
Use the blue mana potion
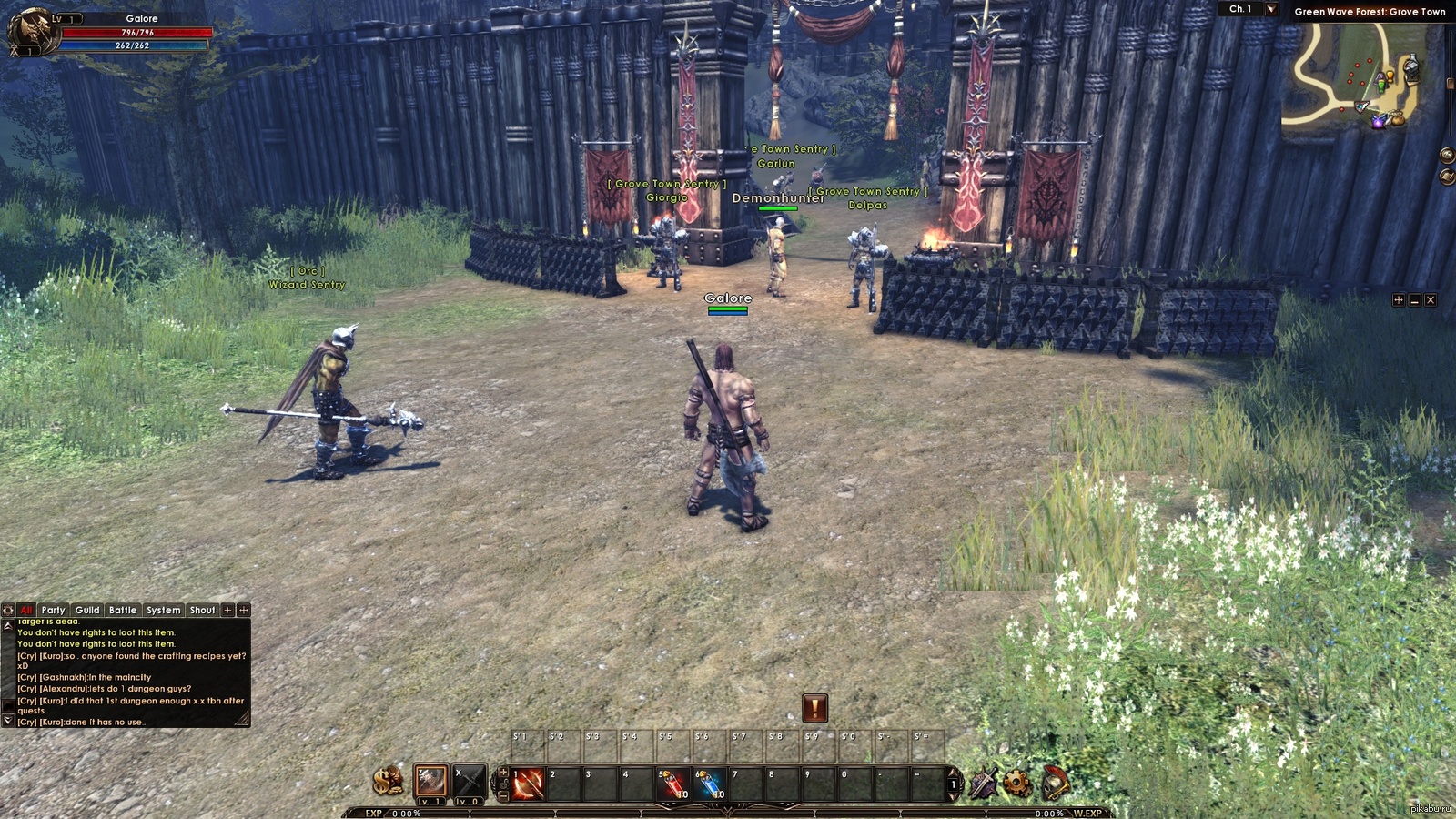[x=710, y=784]
